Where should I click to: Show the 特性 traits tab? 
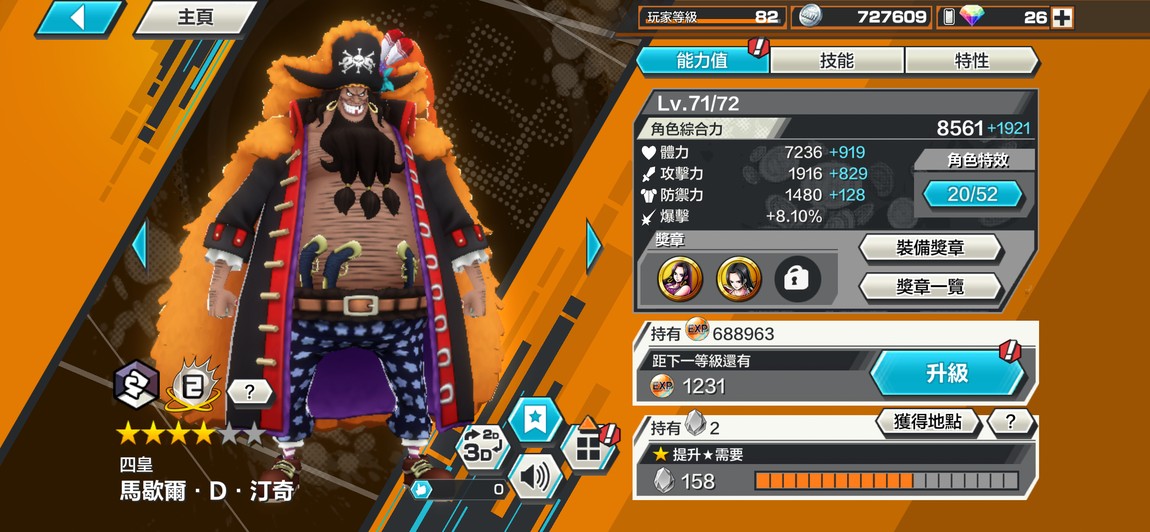(971, 61)
